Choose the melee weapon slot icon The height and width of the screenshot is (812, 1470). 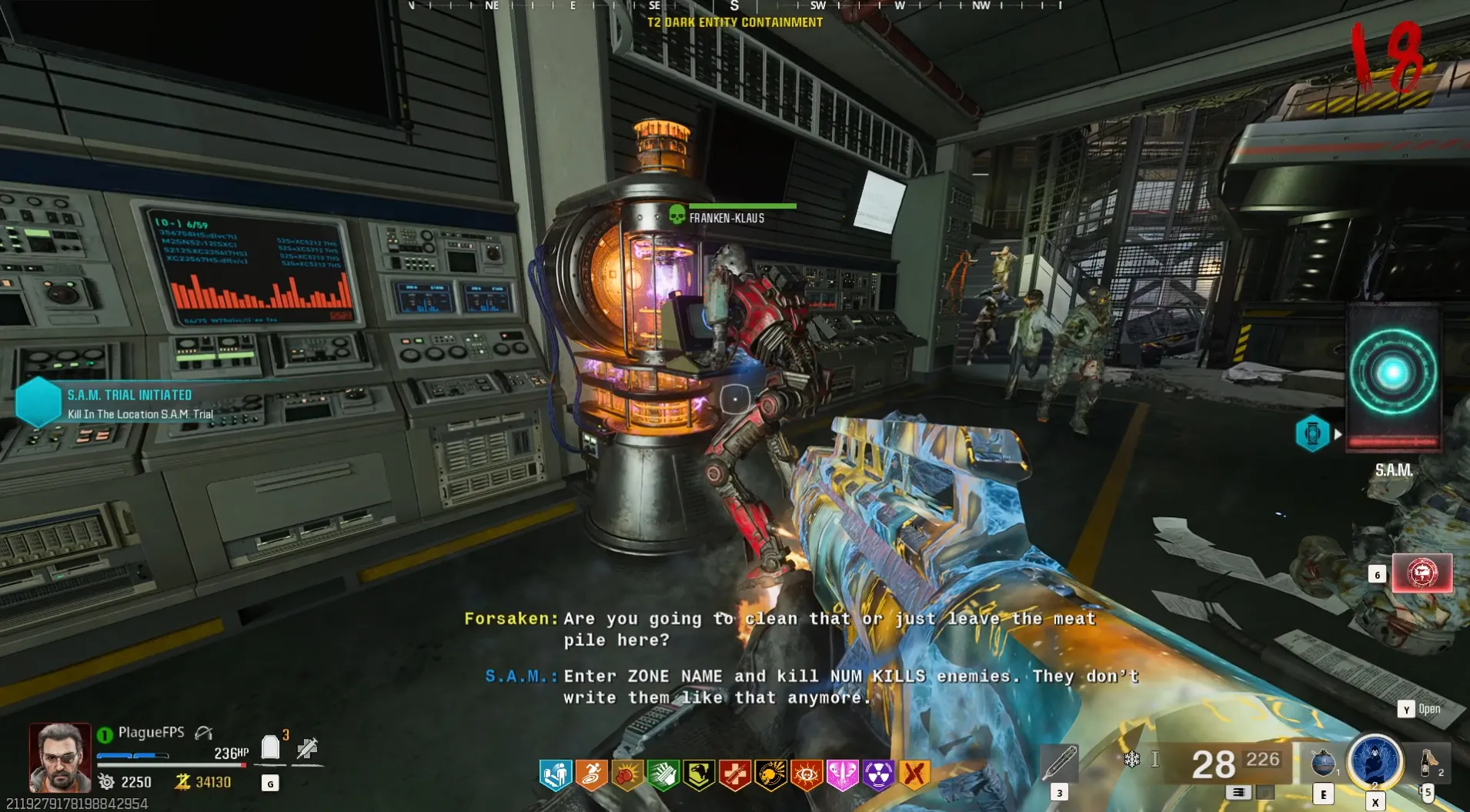pos(1059,763)
